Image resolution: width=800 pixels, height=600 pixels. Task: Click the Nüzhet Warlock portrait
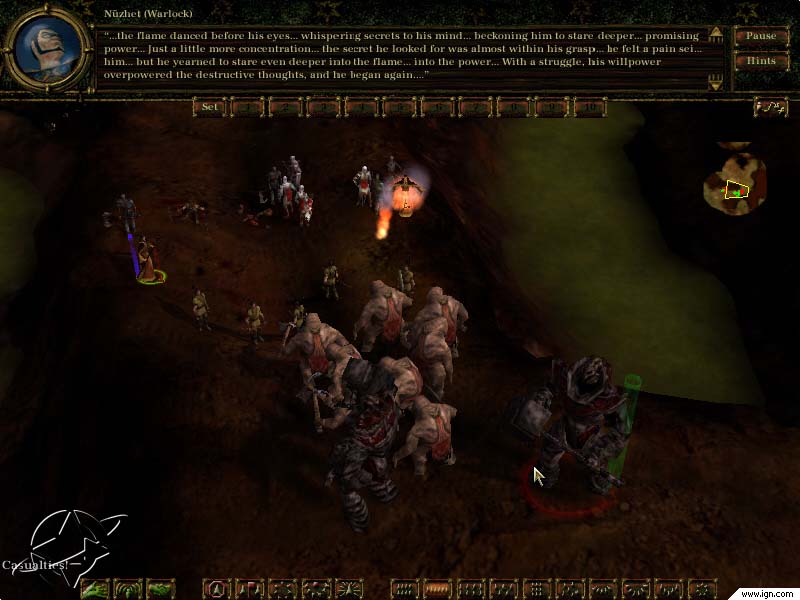[45, 46]
